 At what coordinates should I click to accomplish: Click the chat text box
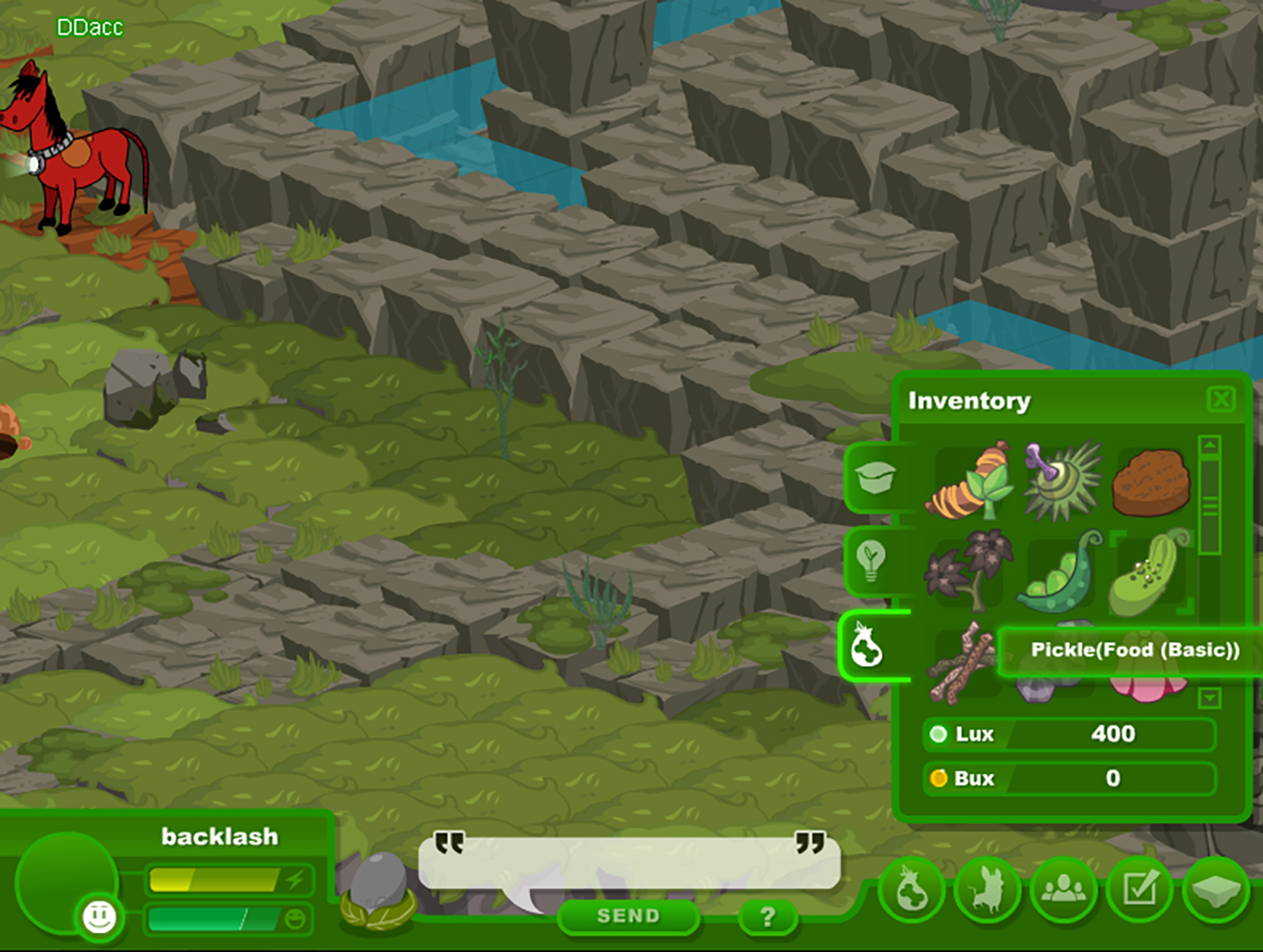(629, 862)
